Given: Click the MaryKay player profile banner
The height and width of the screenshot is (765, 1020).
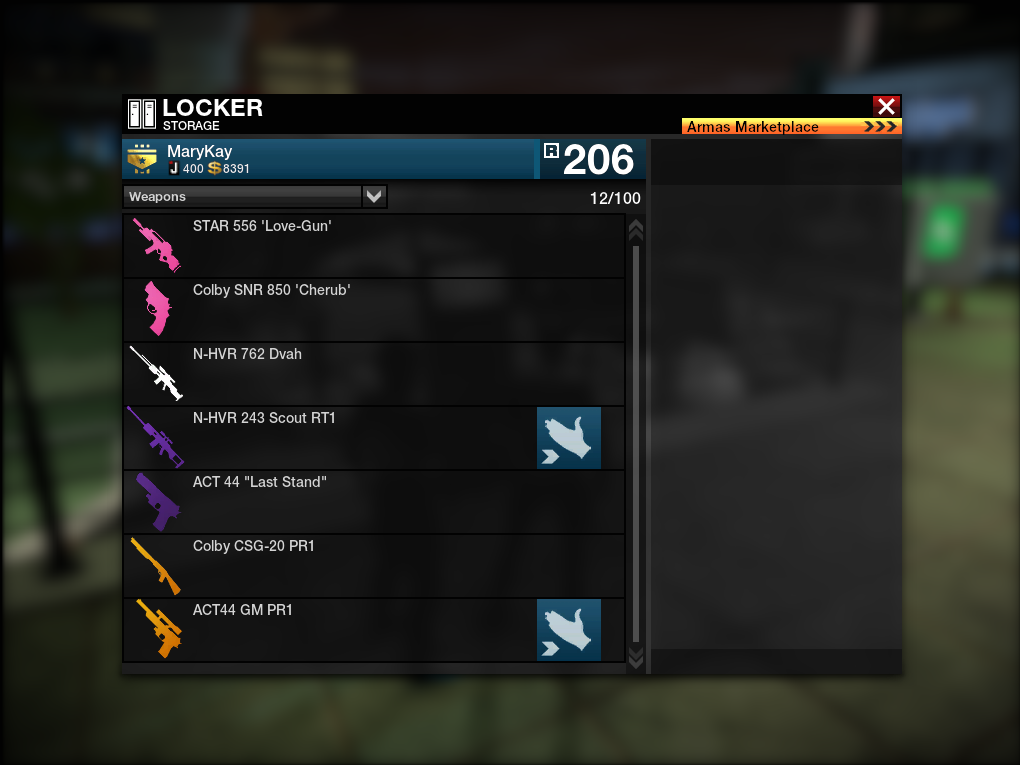Looking at the screenshot, I should point(330,160).
